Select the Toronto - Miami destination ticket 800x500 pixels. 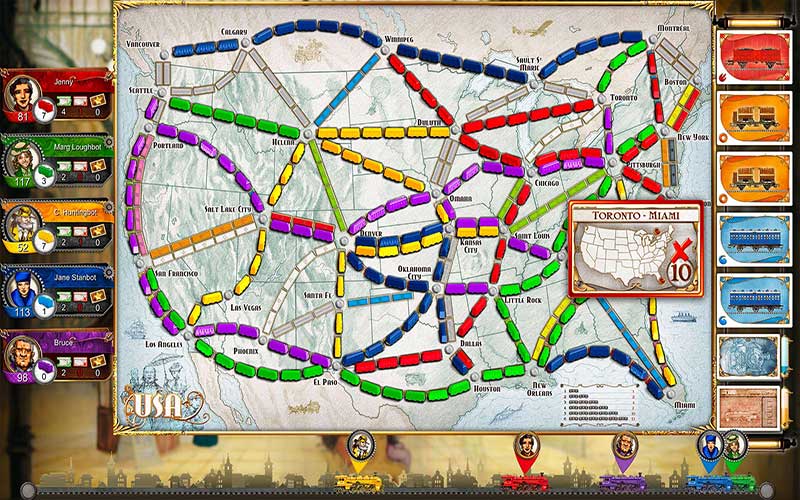pyautogui.click(x=636, y=248)
